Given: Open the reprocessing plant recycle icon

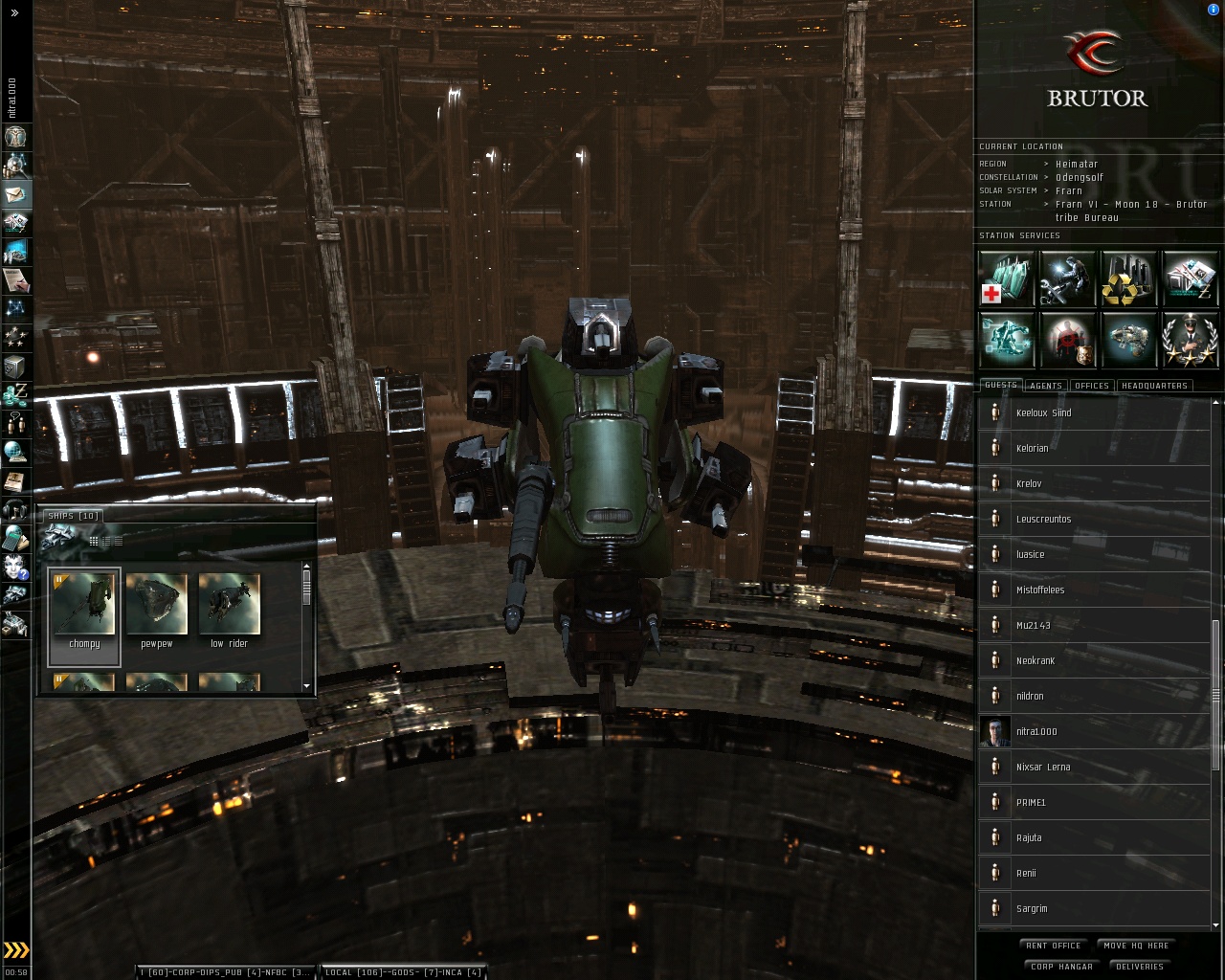Looking at the screenshot, I should click(1128, 278).
